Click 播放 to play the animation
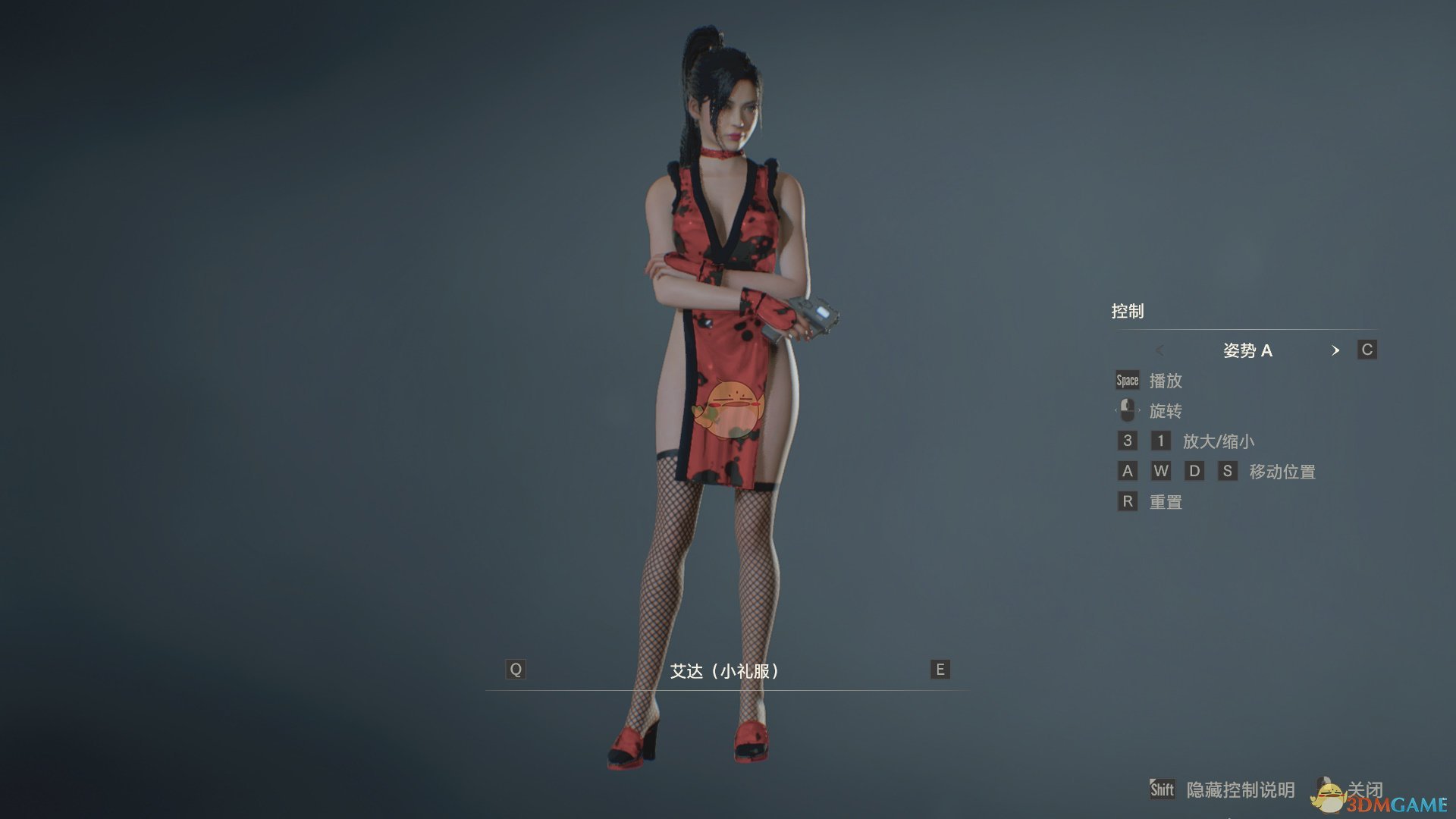 click(1168, 381)
